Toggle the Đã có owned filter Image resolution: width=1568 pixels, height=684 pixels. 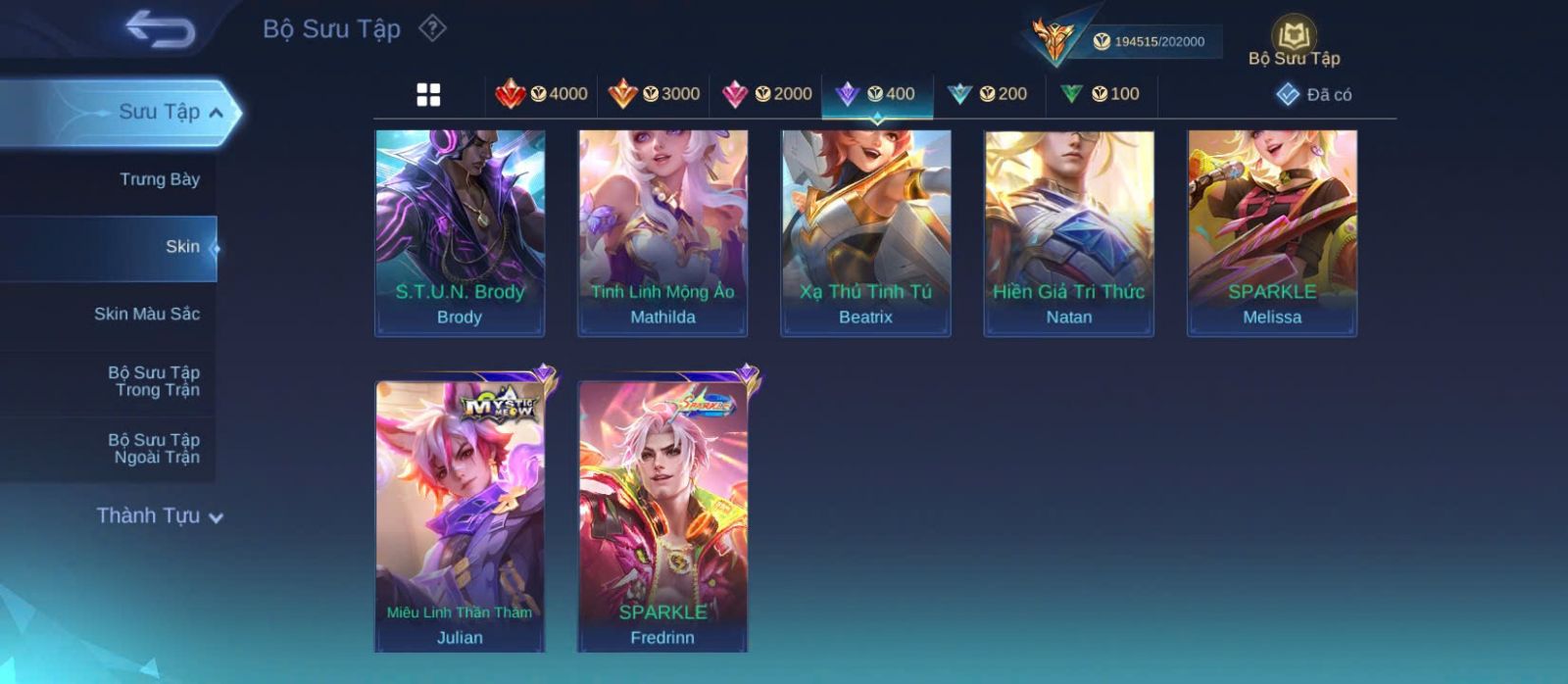tap(1314, 95)
